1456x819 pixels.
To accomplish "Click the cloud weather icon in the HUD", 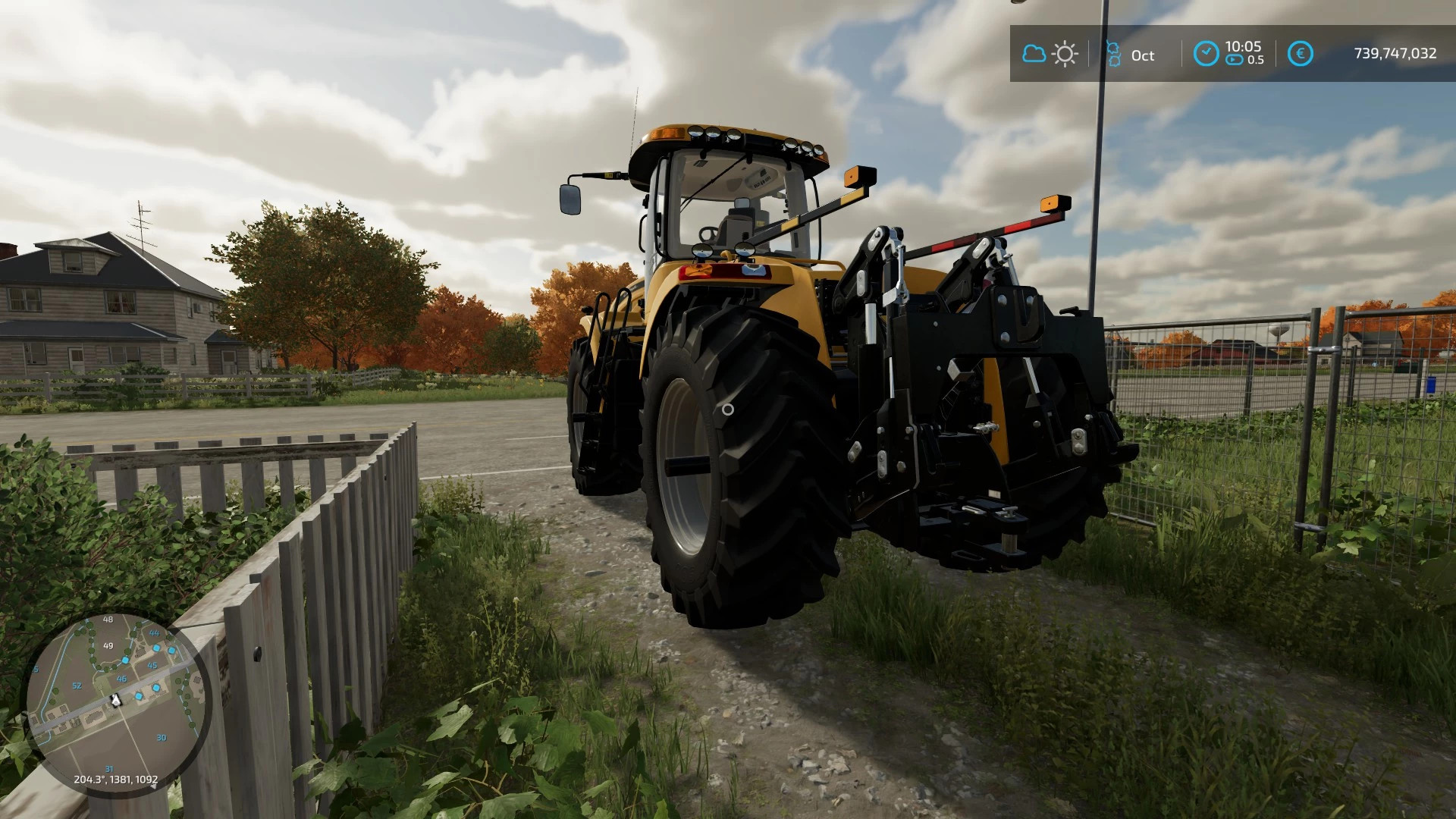I will (x=1034, y=53).
